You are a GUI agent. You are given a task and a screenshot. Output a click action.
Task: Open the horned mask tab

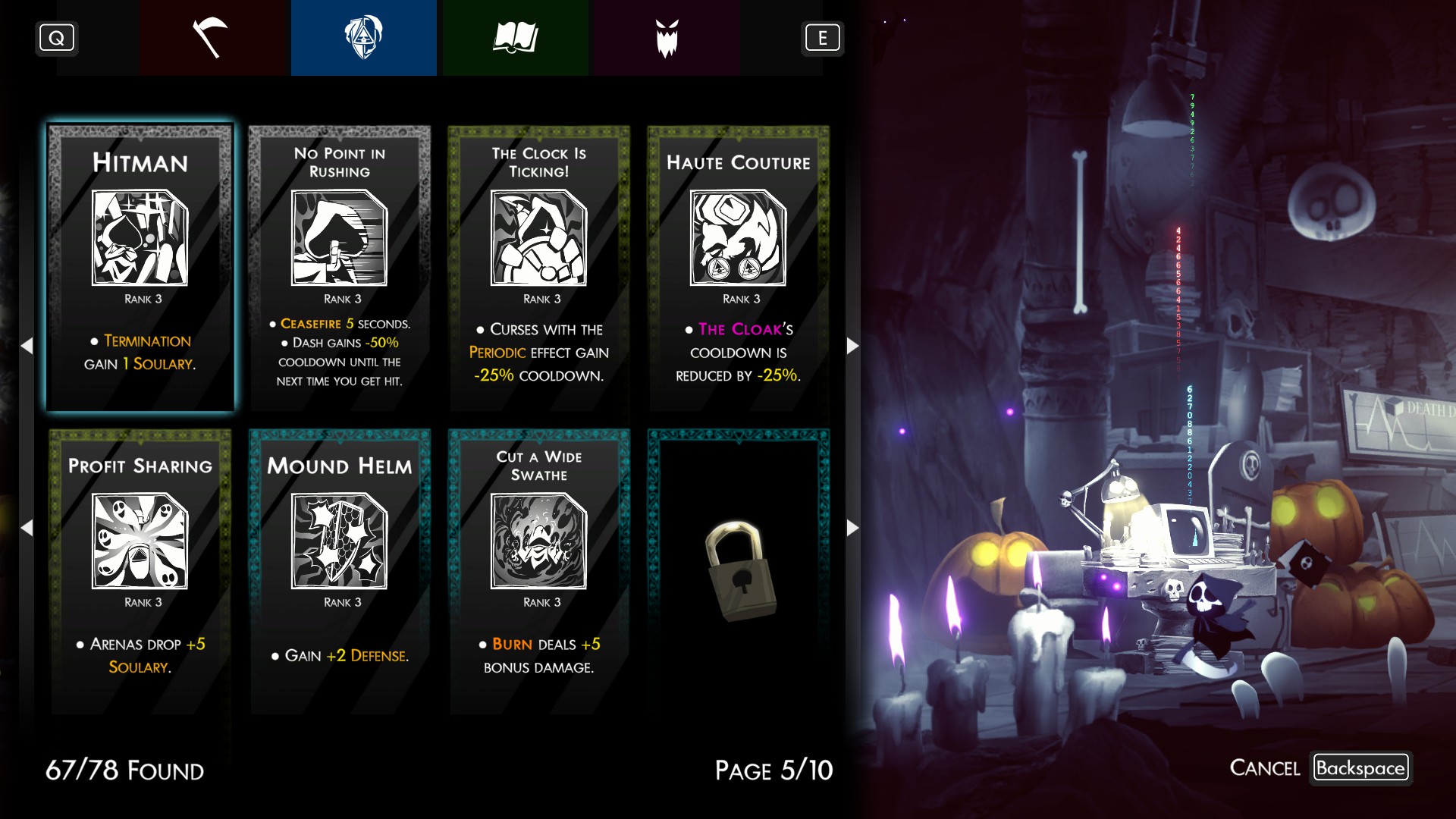pyautogui.click(x=667, y=38)
